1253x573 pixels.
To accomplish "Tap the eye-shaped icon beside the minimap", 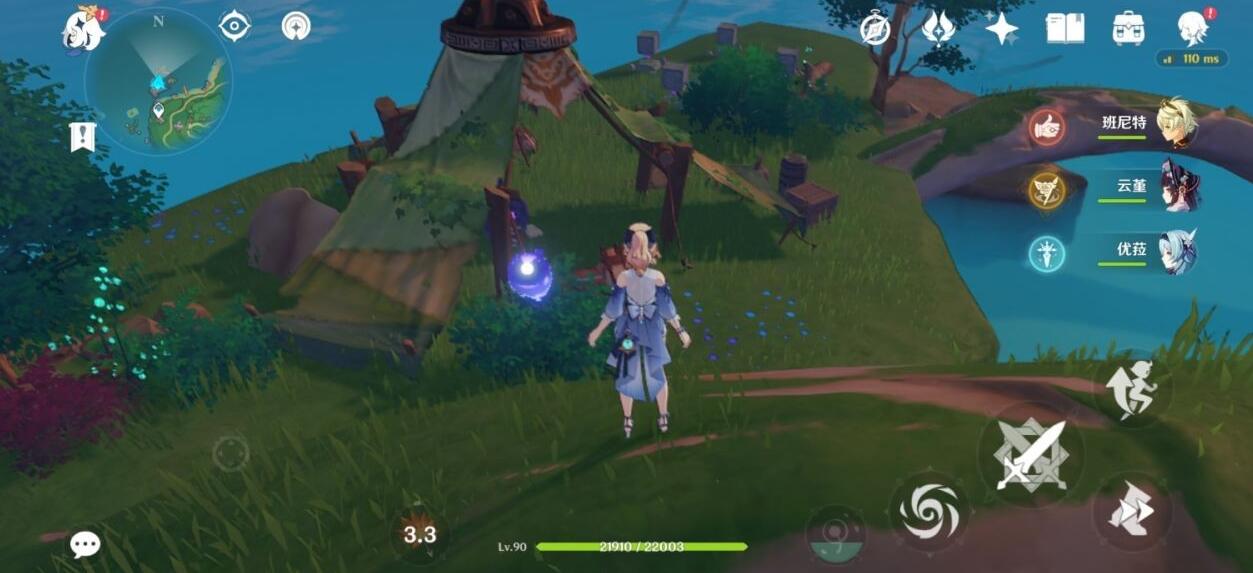I will coord(234,26).
